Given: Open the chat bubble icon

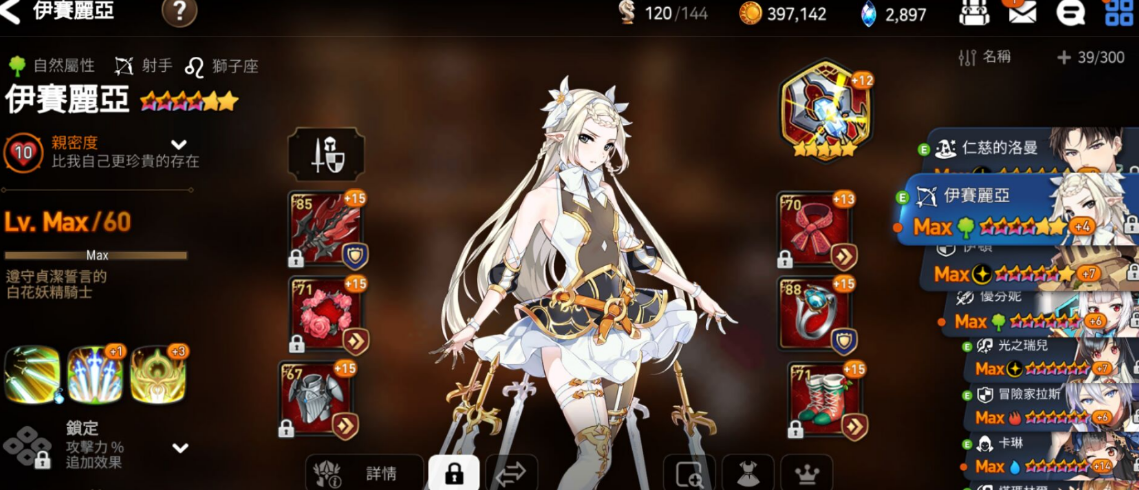Looking at the screenshot, I should [x=1071, y=13].
